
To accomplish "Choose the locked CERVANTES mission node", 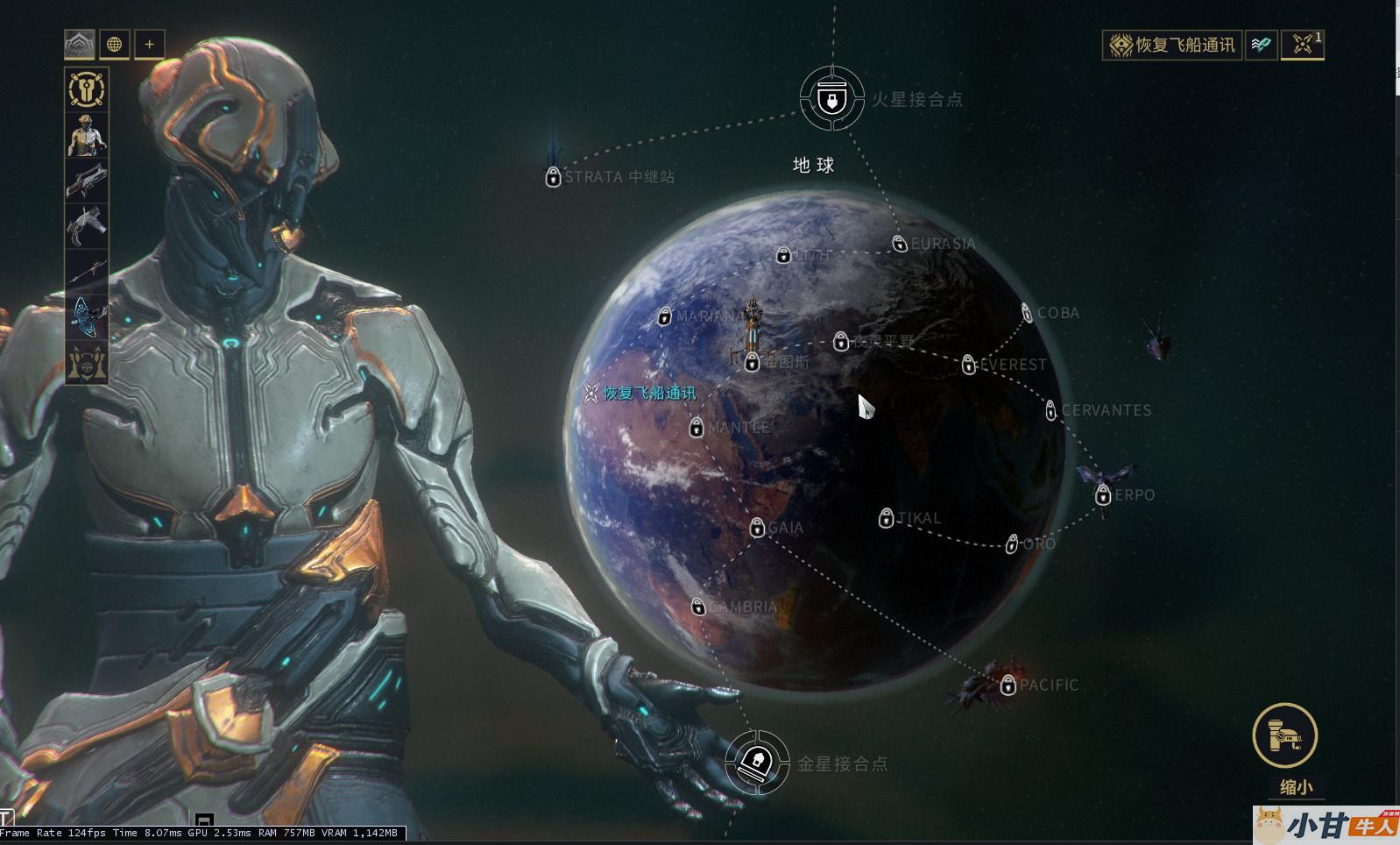I will [x=1051, y=410].
